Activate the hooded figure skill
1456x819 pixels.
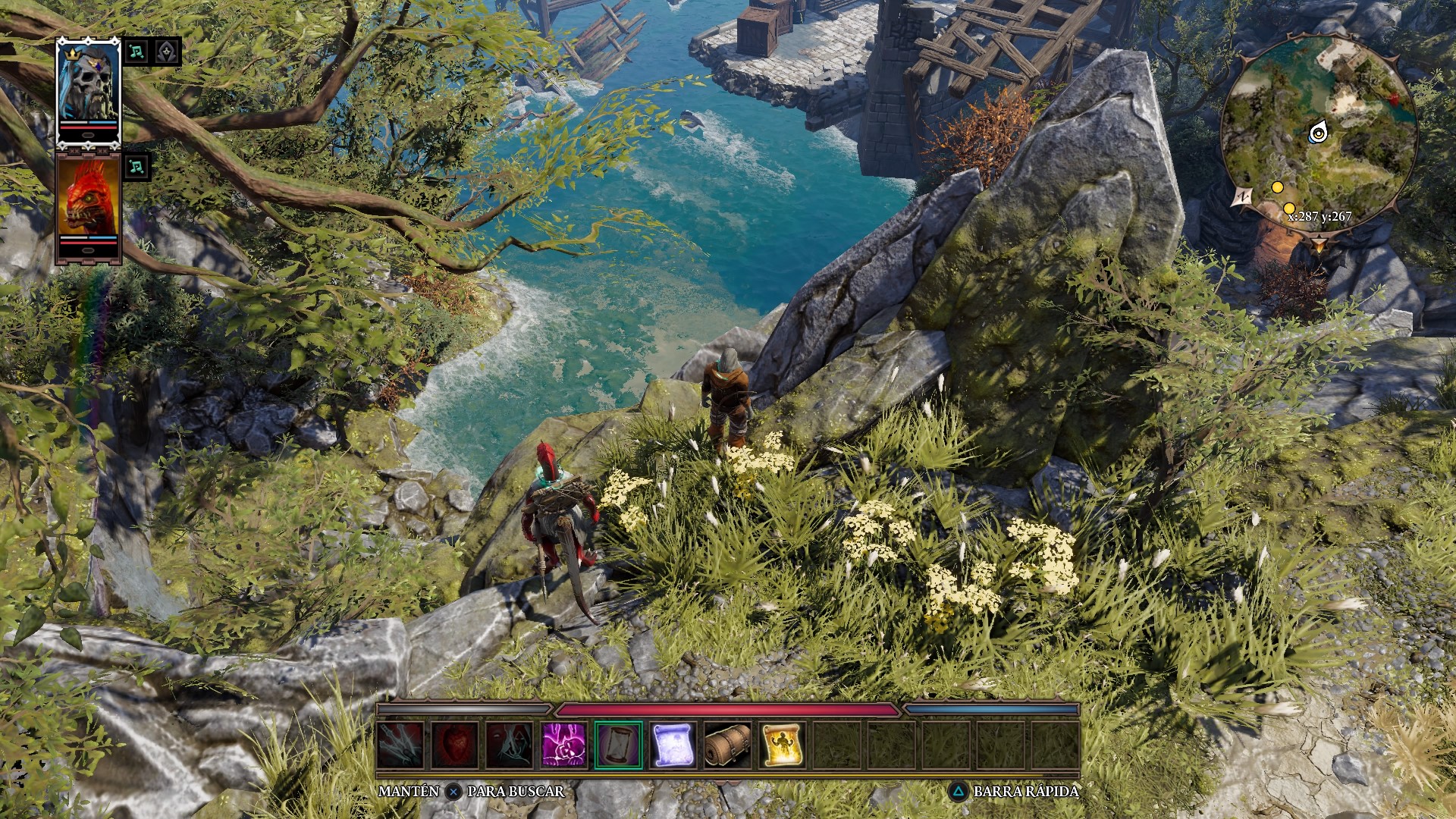point(510,745)
